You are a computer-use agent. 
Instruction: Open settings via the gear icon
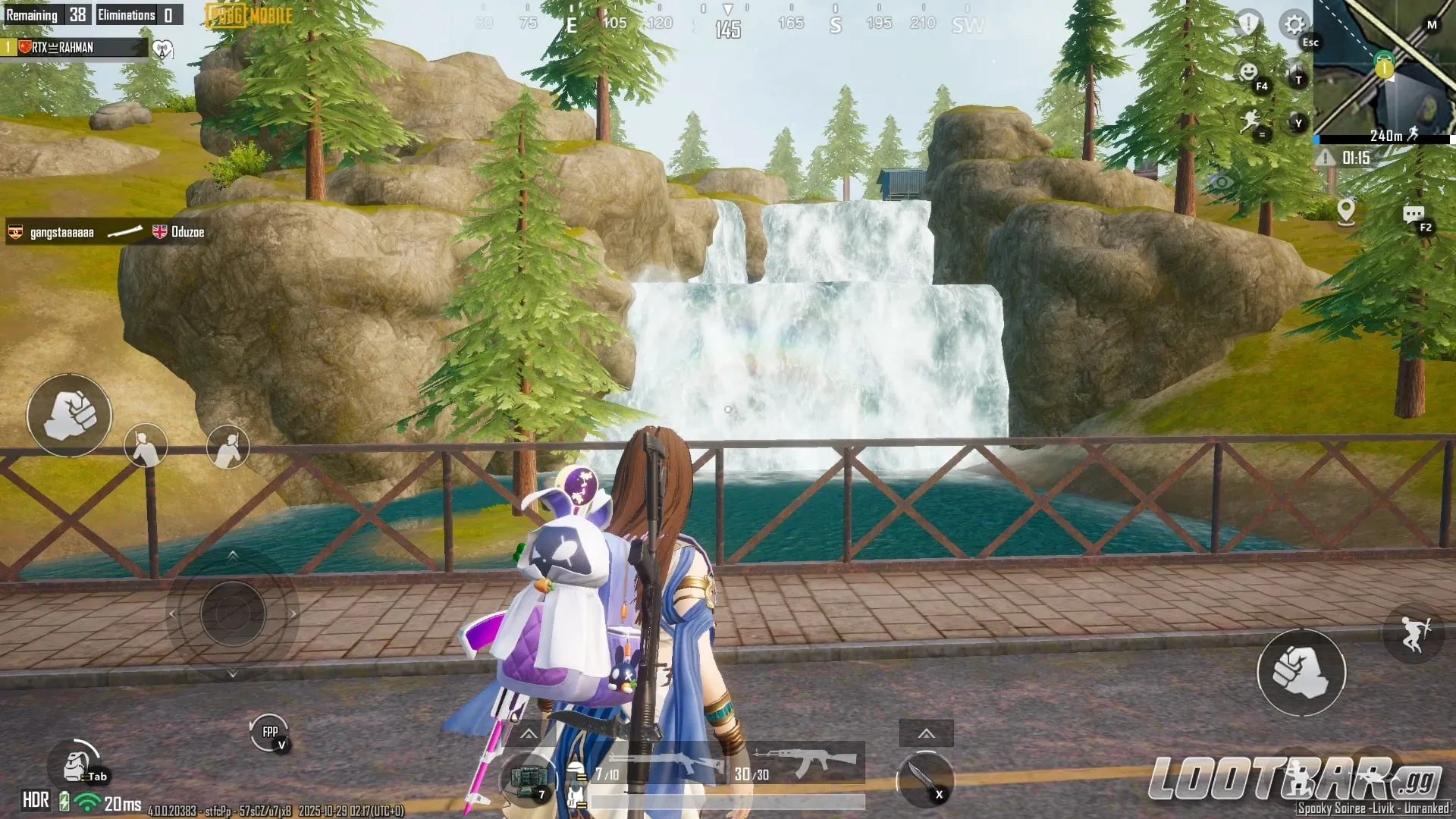click(1294, 25)
